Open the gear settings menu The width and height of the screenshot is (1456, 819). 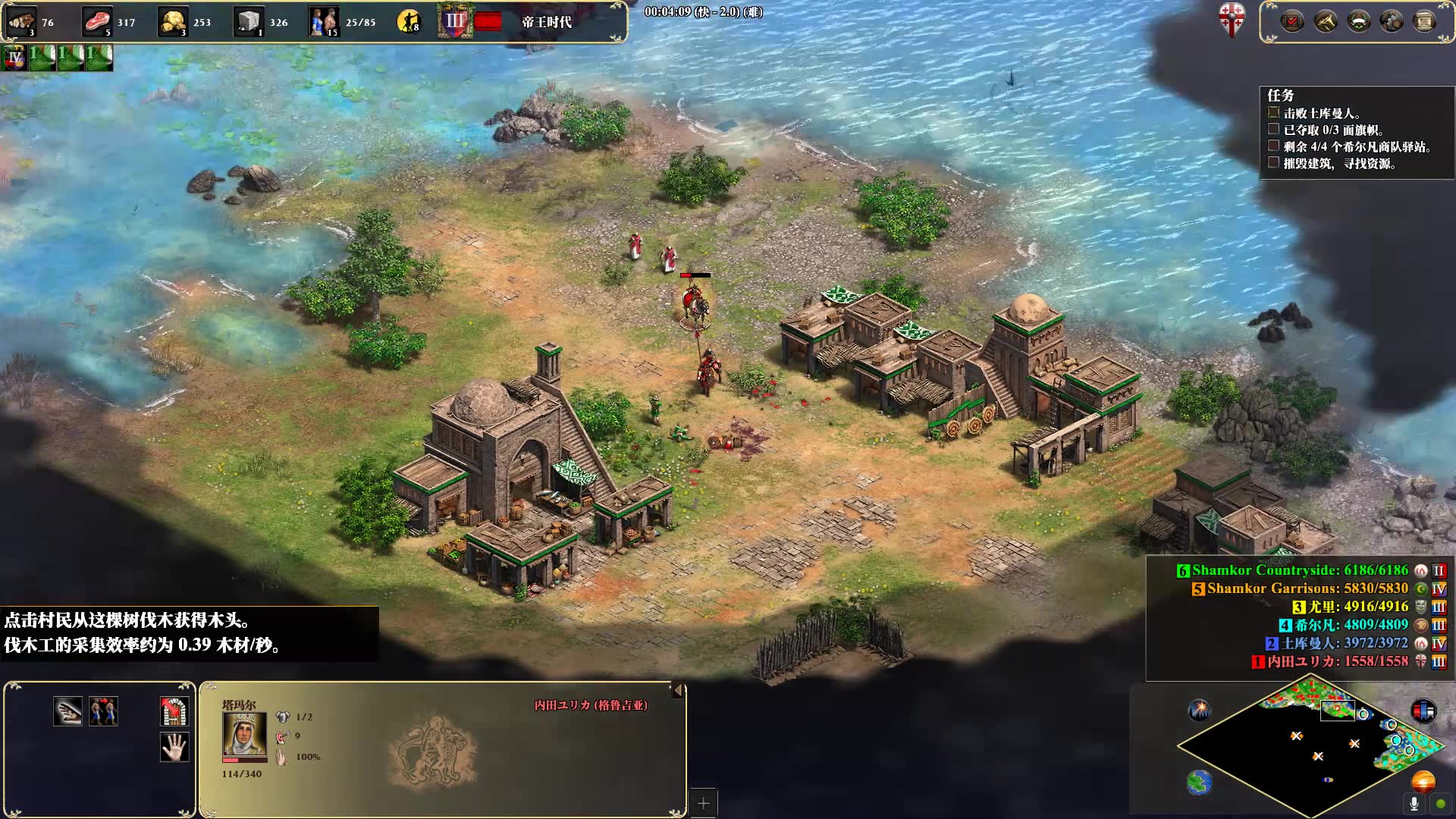[x=1392, y=21]
